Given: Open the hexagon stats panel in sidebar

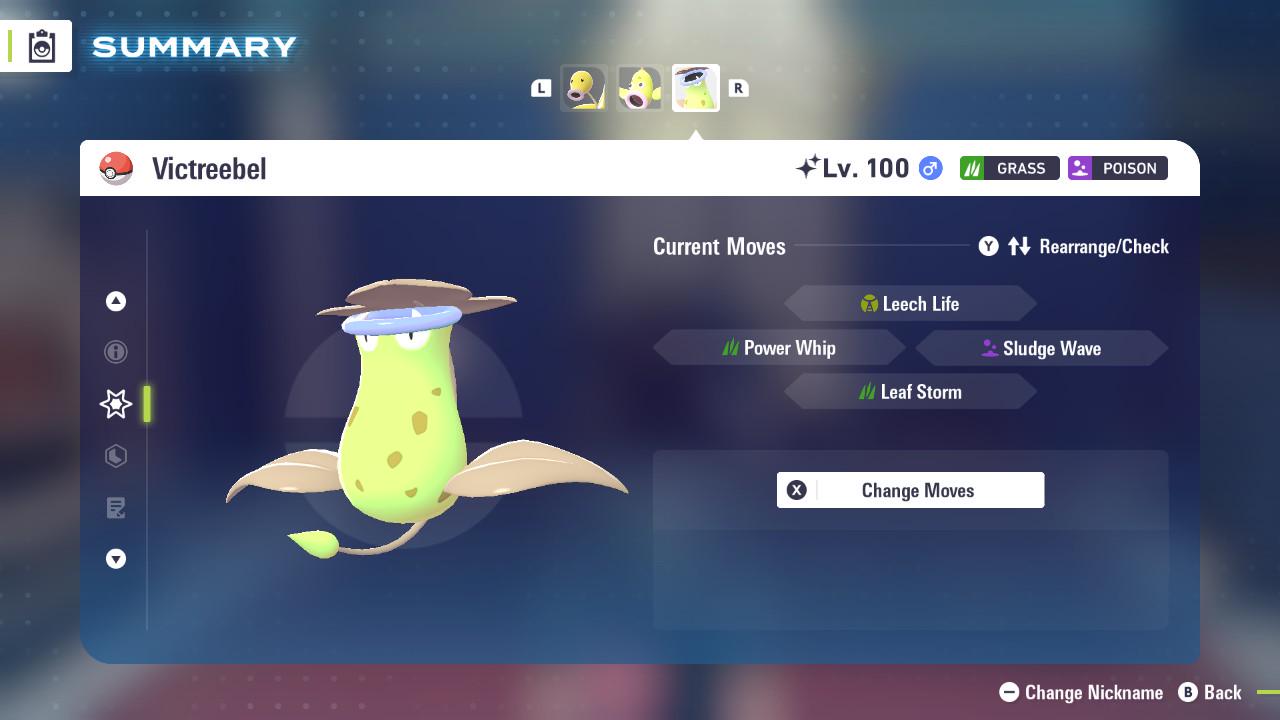Looking at the screenshot, I should [116, 456].
